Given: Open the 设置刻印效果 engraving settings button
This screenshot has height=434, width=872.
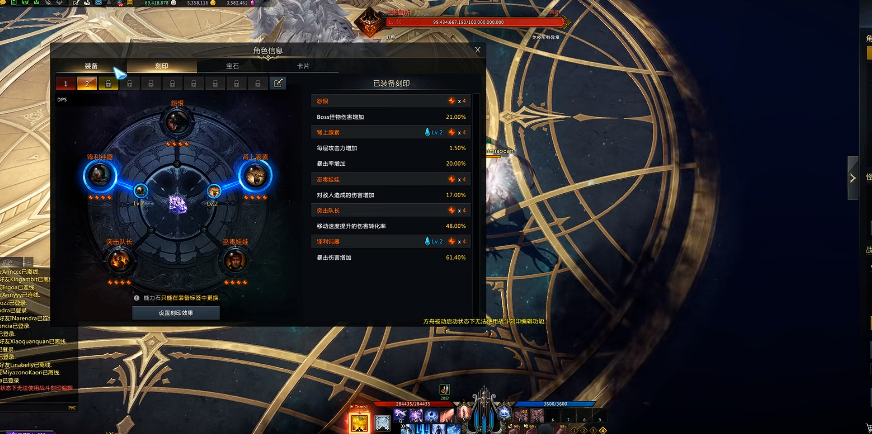Looking at the screenshot, I should pos(176,312).
